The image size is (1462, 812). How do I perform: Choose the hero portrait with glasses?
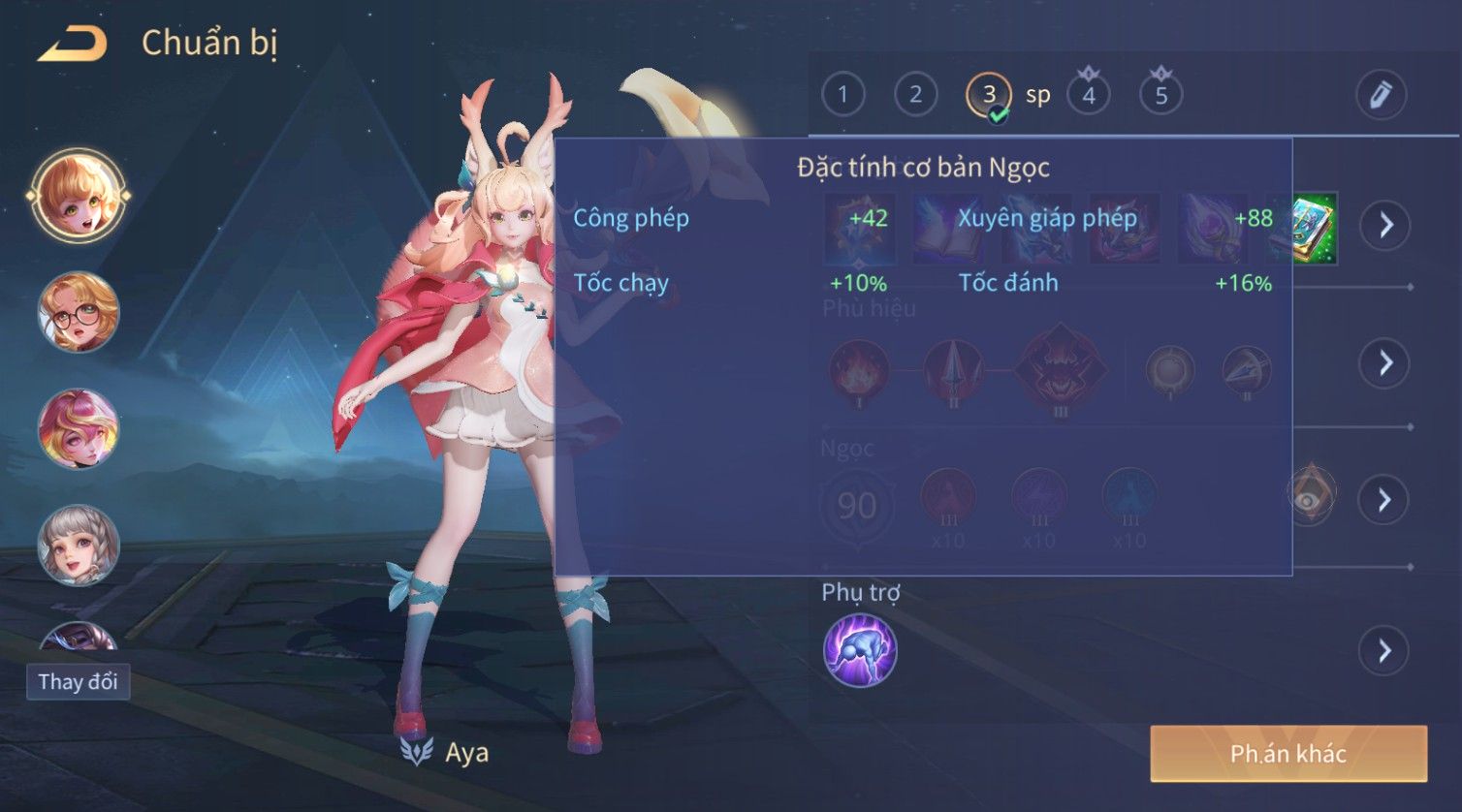79,313
